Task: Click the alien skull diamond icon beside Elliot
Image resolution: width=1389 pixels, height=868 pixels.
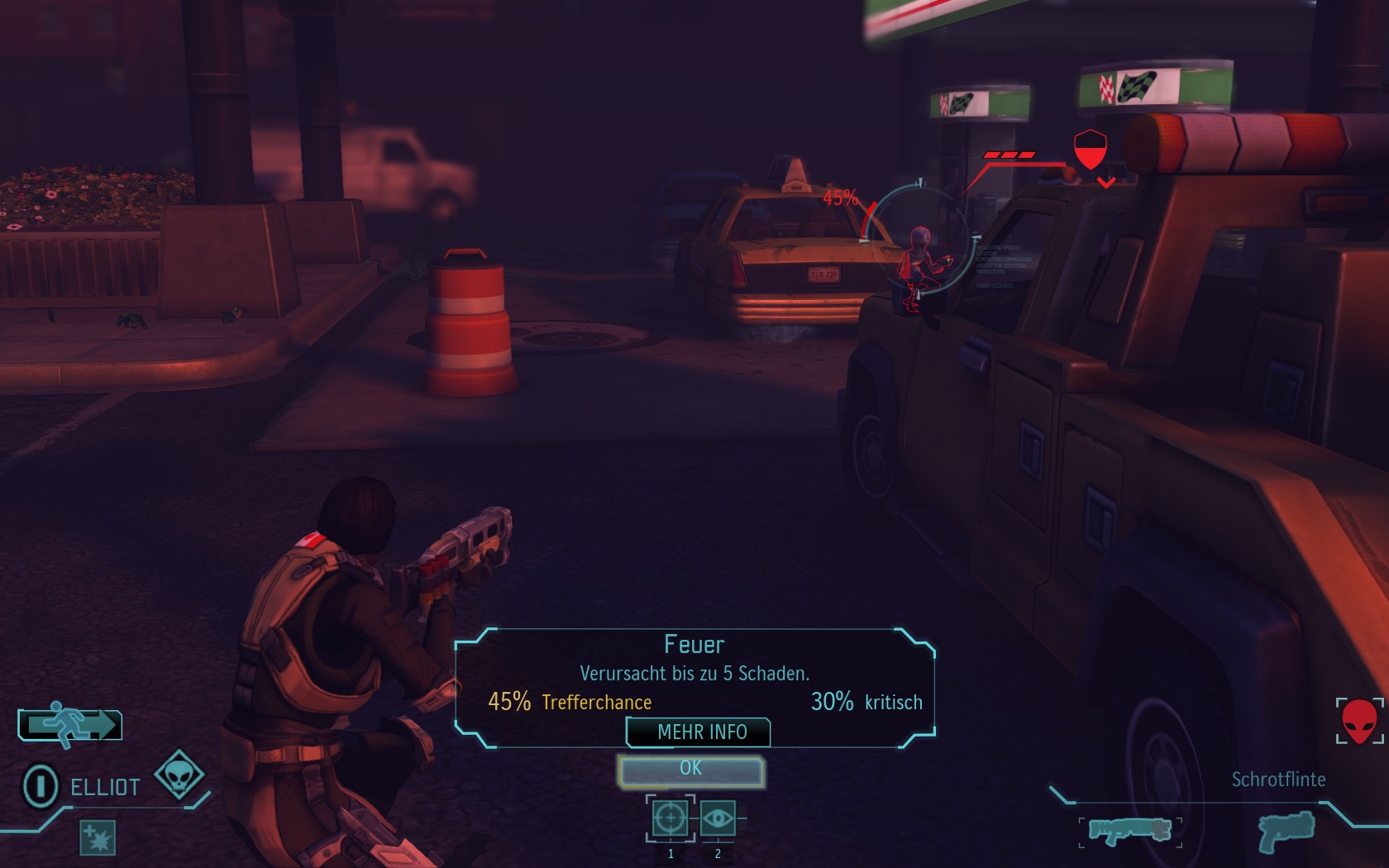Action: point(179,775)
